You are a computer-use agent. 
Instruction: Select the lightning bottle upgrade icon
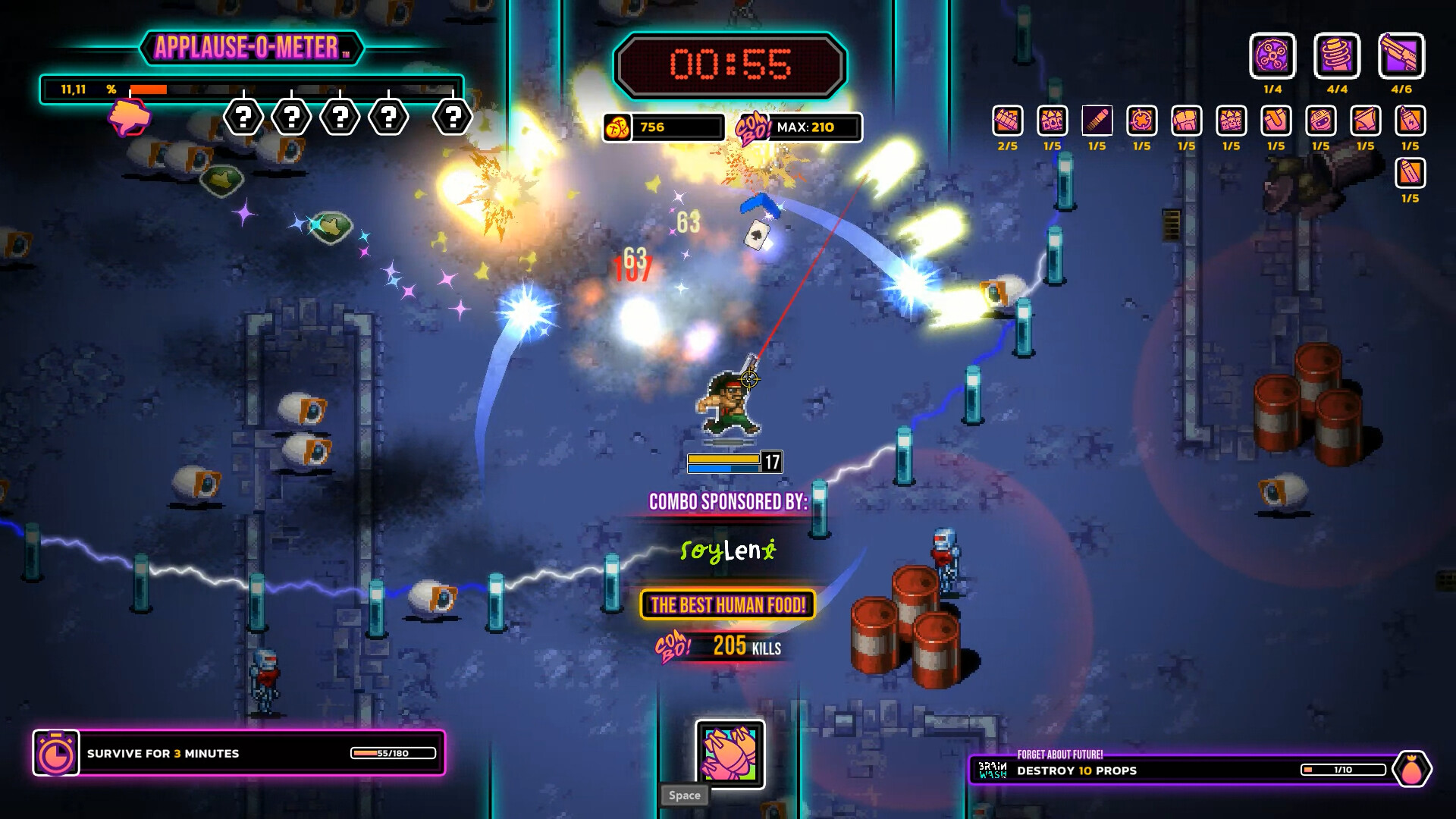click(1410, 121)
